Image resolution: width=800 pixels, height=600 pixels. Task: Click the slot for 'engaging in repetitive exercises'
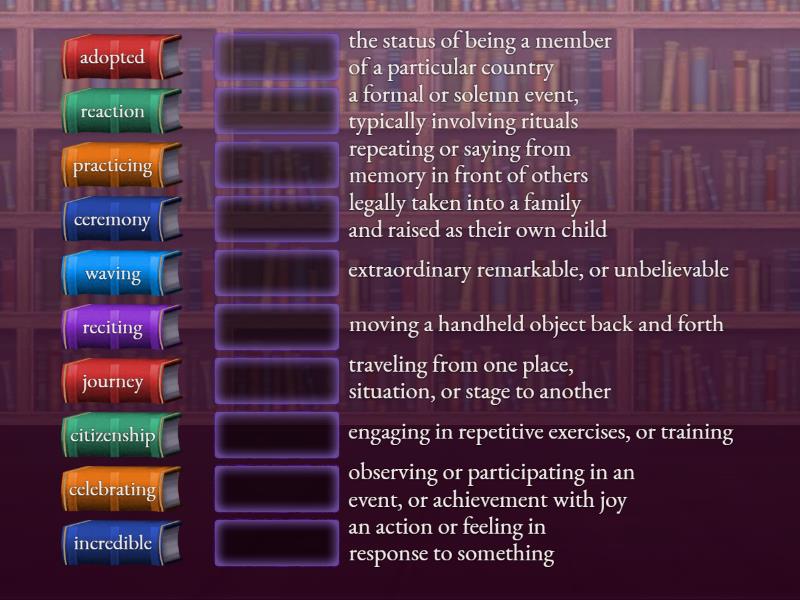point(277,435)
